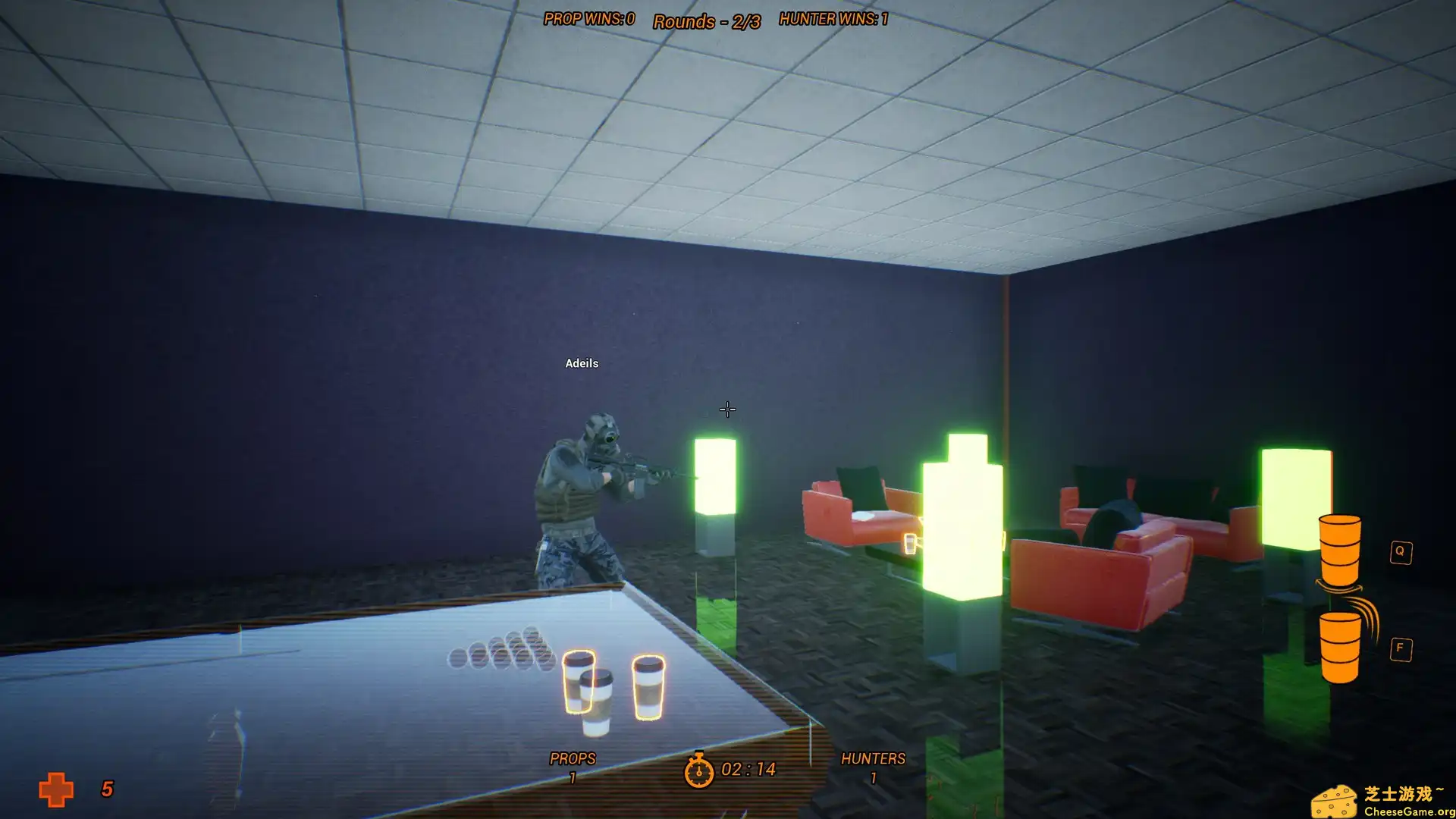The height and width of the screenshot is (819, 1456).
Task: Click the Adeils player nametag
Action: coord(581,362)
